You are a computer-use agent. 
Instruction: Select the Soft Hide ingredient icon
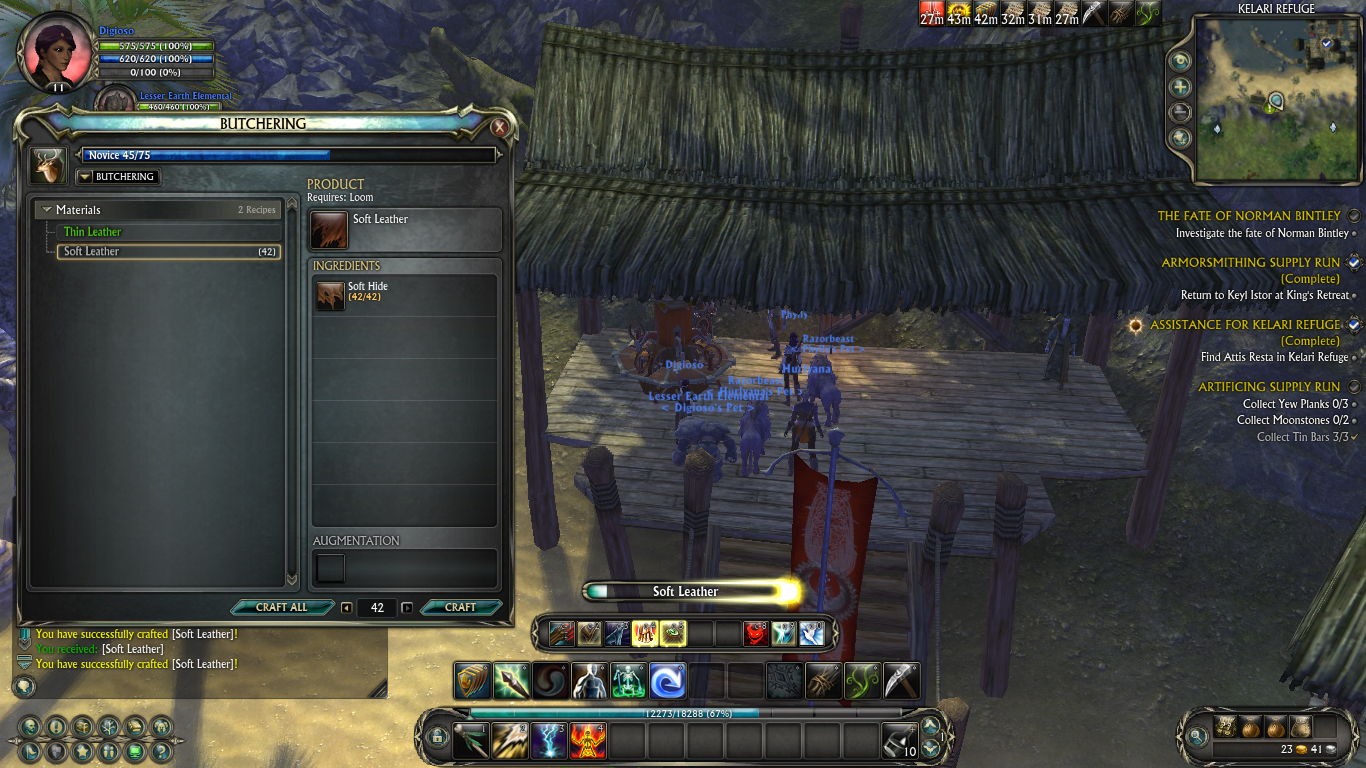pos(330,295)
